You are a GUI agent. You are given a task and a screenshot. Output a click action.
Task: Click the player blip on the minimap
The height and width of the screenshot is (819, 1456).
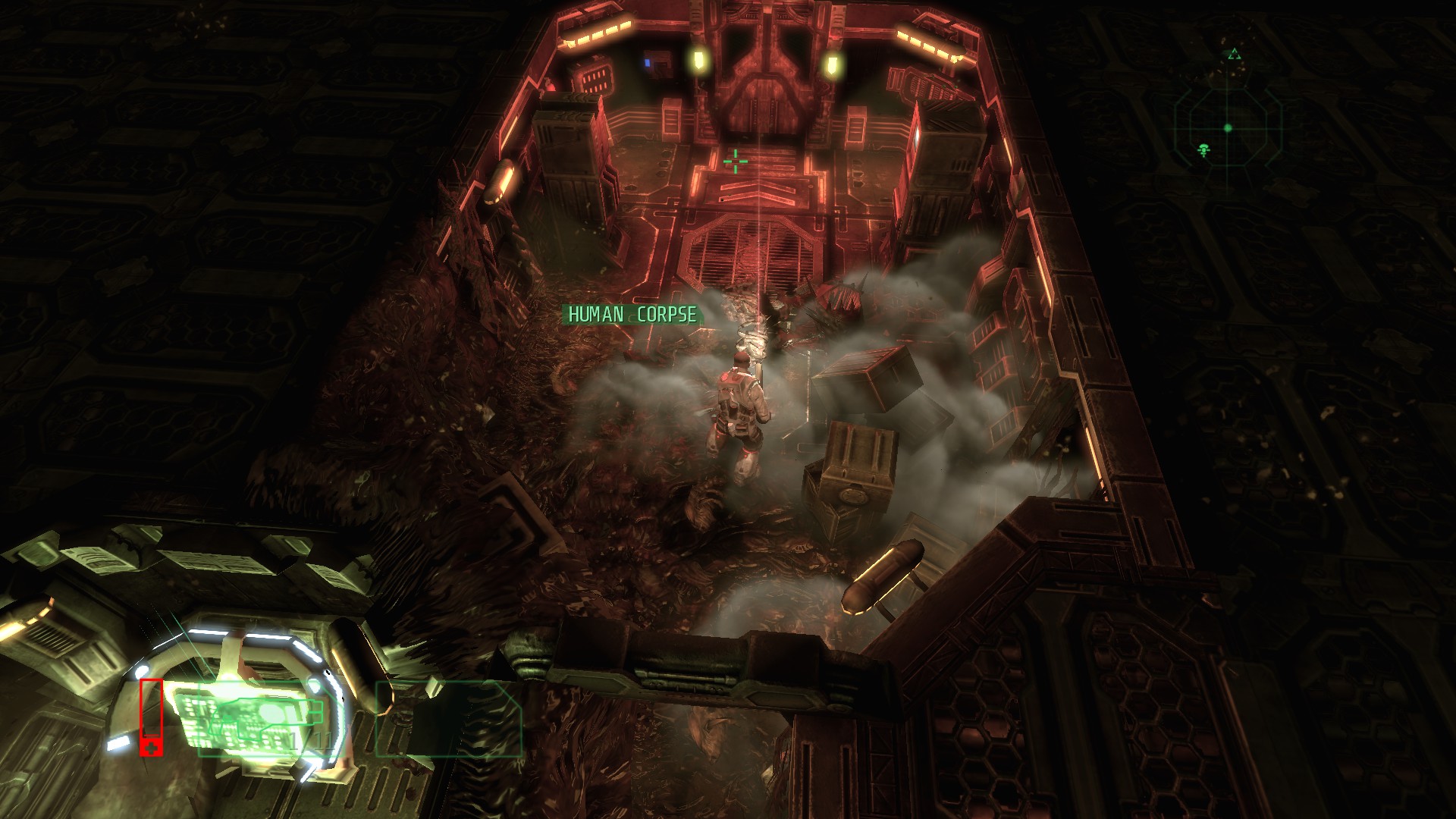[1204, 150]
